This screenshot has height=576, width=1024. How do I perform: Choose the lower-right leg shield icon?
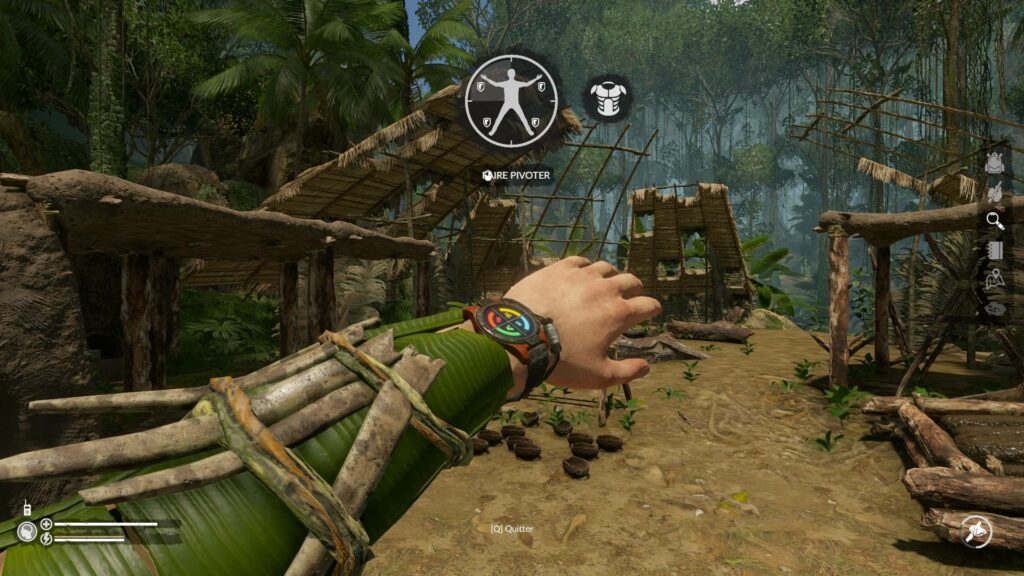click(x=533, y=124)
